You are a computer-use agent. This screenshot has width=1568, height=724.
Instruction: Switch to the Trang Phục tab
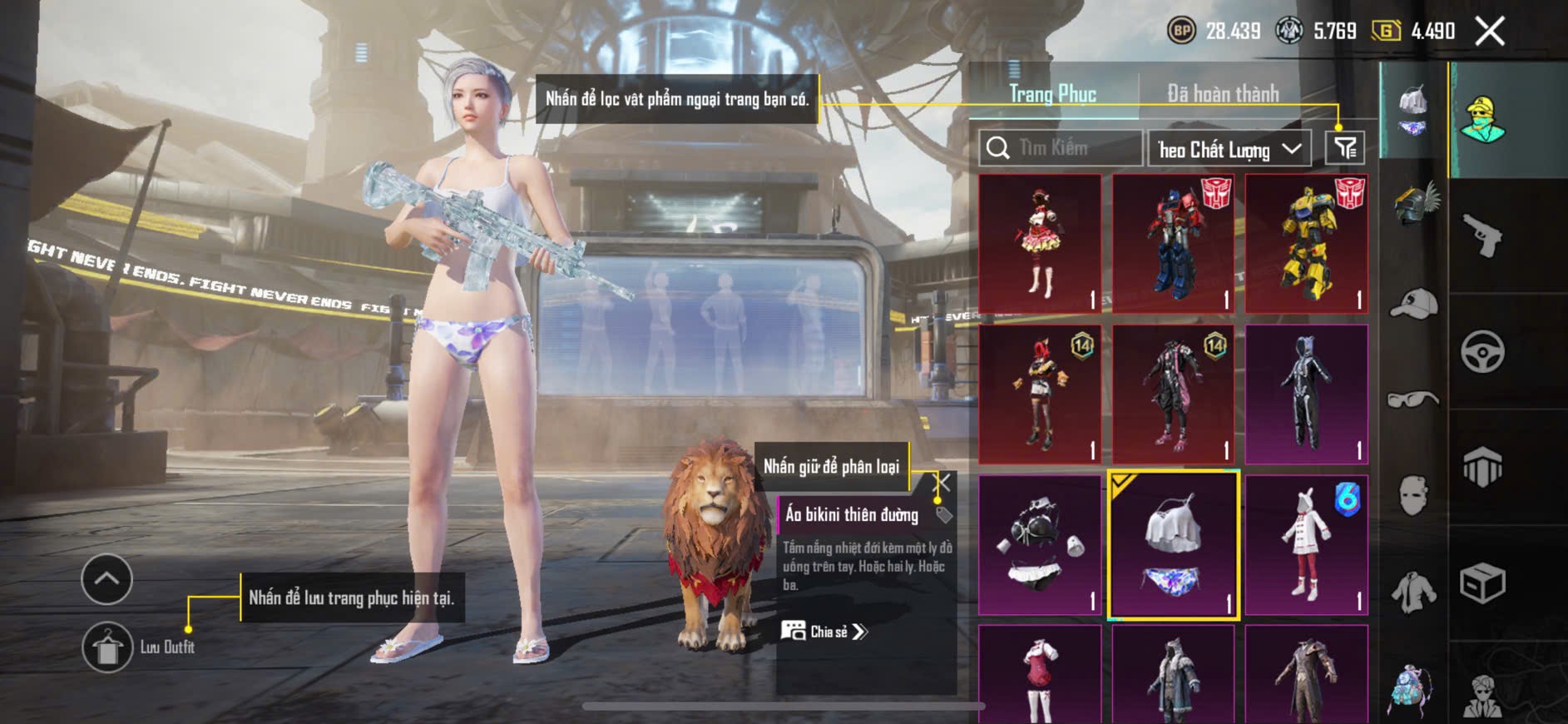pyautogui.click(x=1052, y=94)
